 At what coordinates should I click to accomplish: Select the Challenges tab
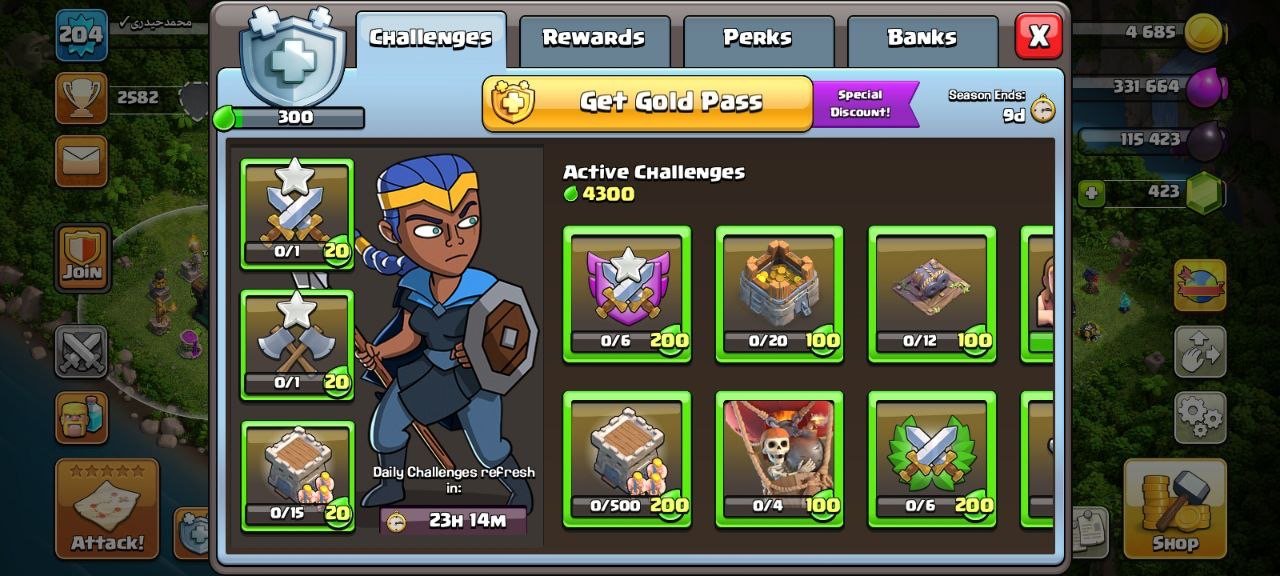pyautogui.click(x=431, y=39)
